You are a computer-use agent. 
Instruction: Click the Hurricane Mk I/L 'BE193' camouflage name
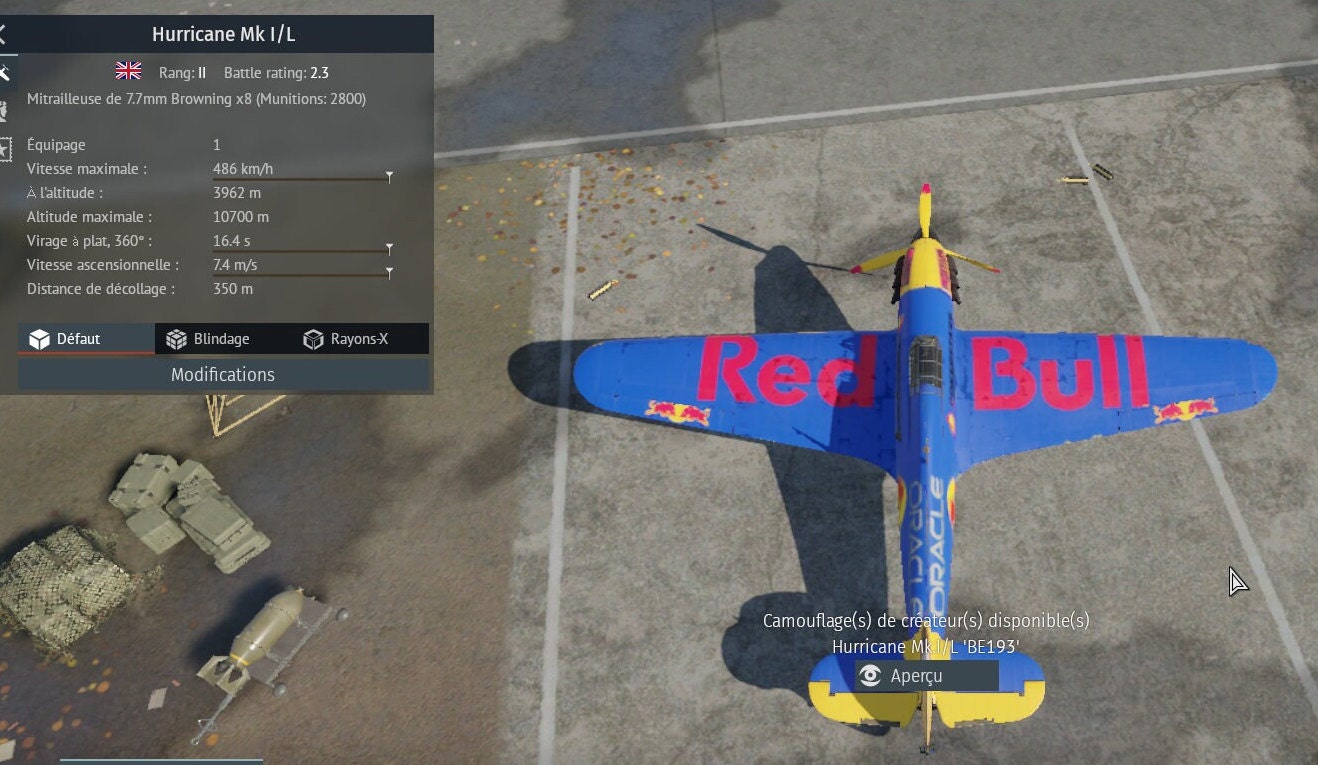pos(928,647)
